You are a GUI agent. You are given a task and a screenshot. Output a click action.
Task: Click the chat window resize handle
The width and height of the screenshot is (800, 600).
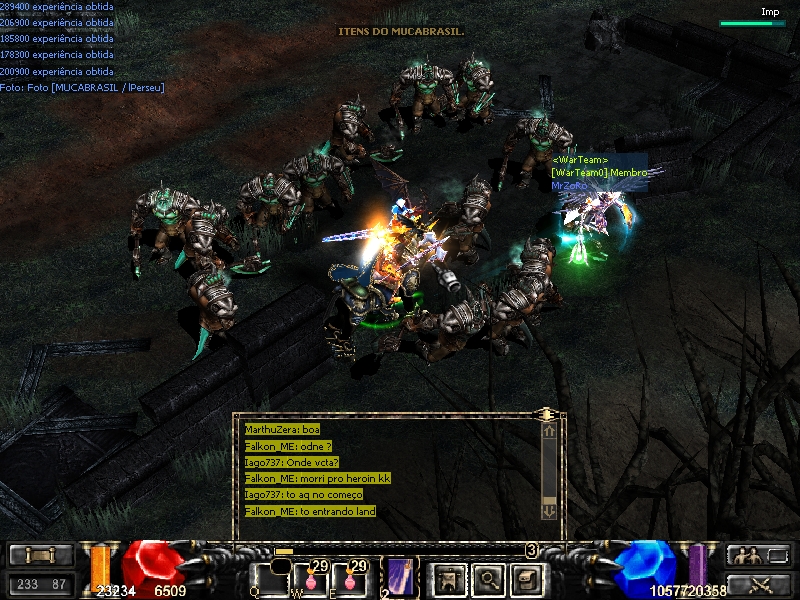547,413
